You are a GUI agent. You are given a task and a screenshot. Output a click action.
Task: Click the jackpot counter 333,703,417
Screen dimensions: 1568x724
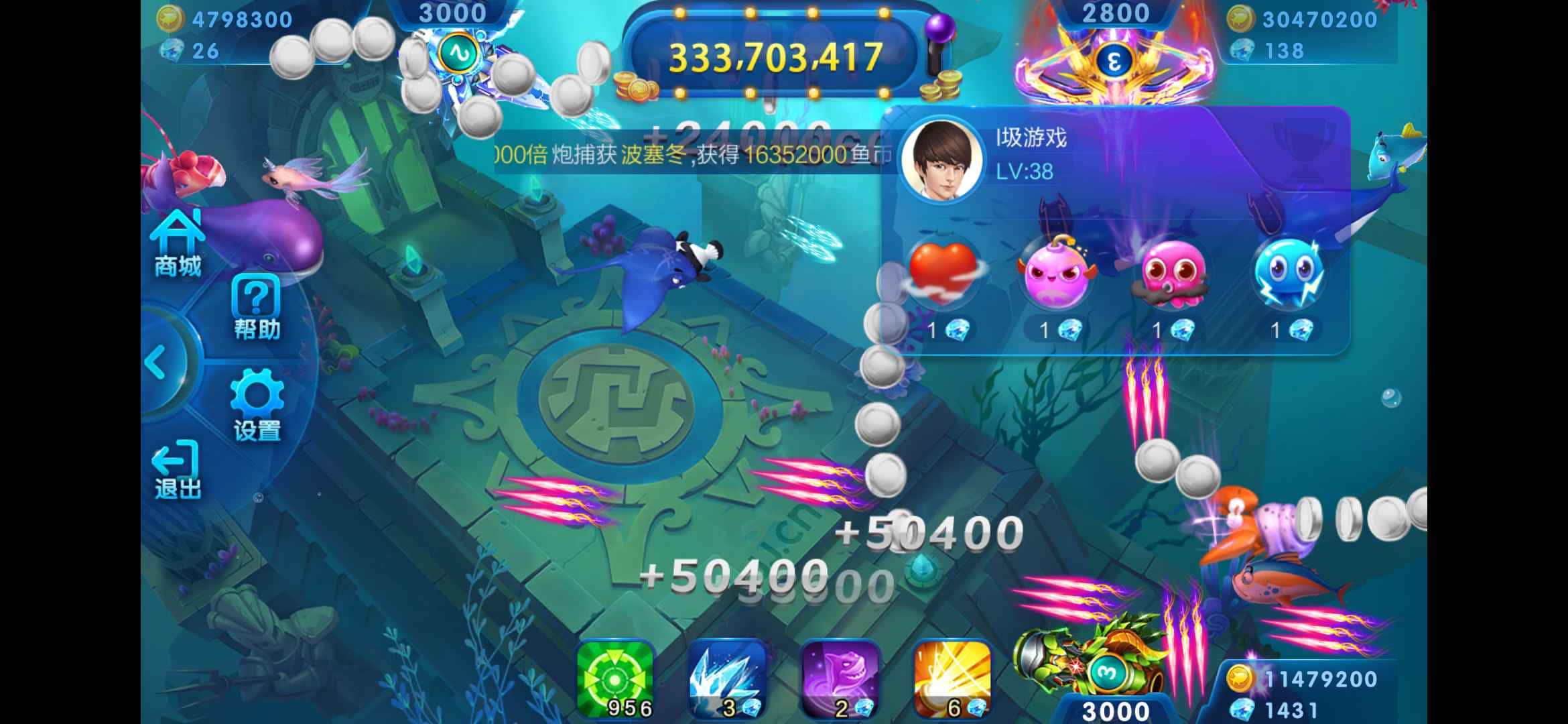click(x=771, y=56)
